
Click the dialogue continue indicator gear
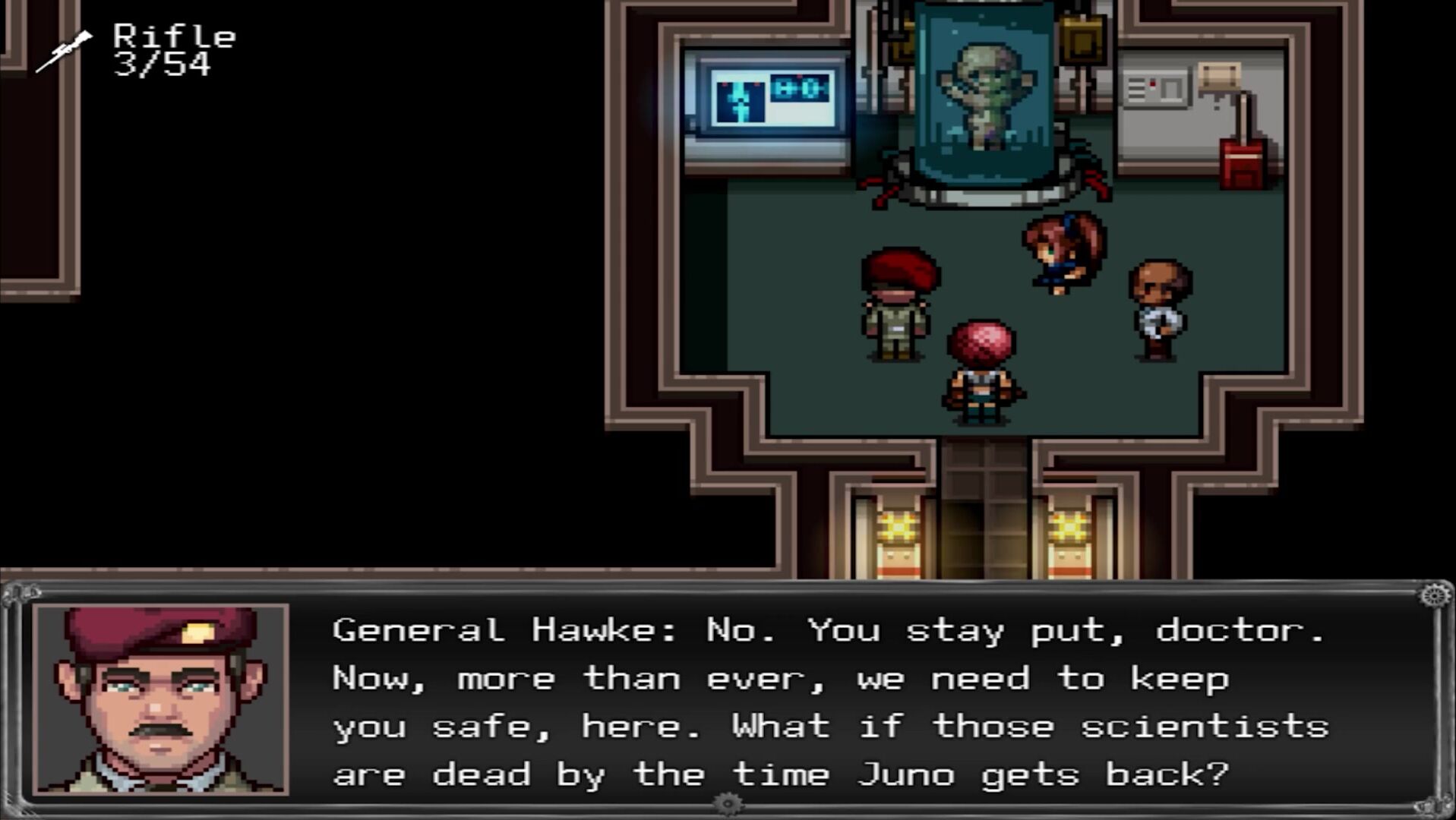[x=728, y=803]
